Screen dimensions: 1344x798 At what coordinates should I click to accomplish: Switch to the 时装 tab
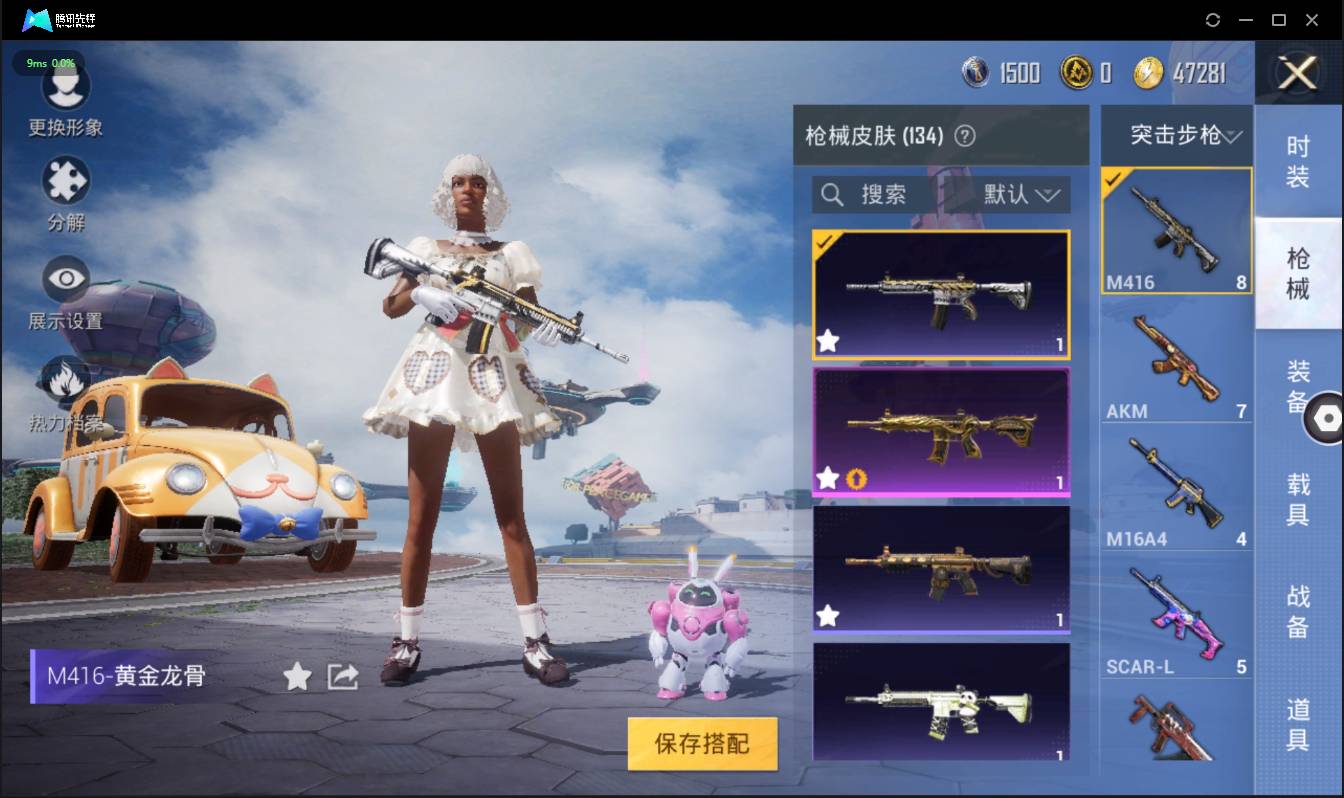1298,160
